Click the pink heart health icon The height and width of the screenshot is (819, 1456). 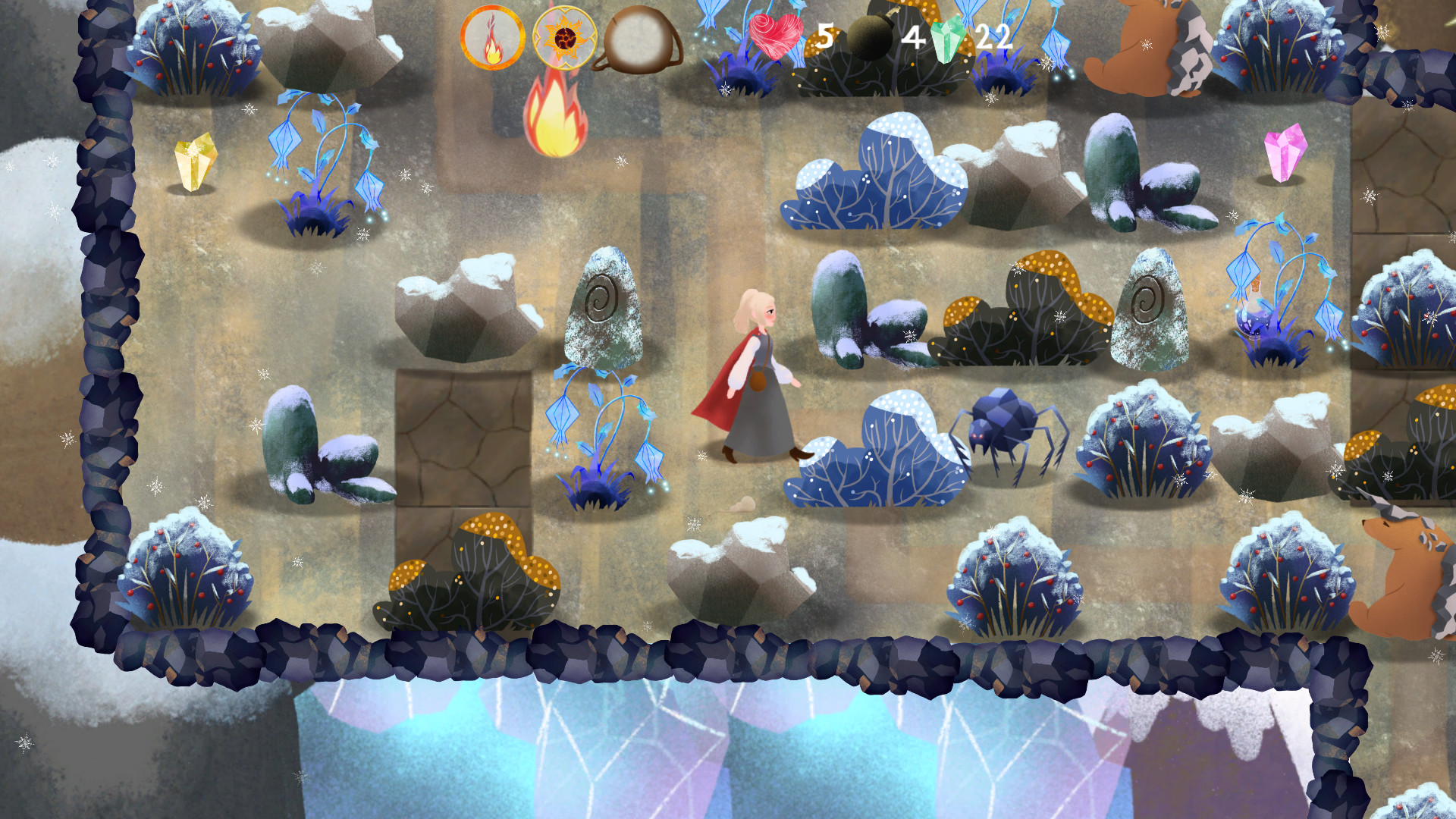point(773,34)
